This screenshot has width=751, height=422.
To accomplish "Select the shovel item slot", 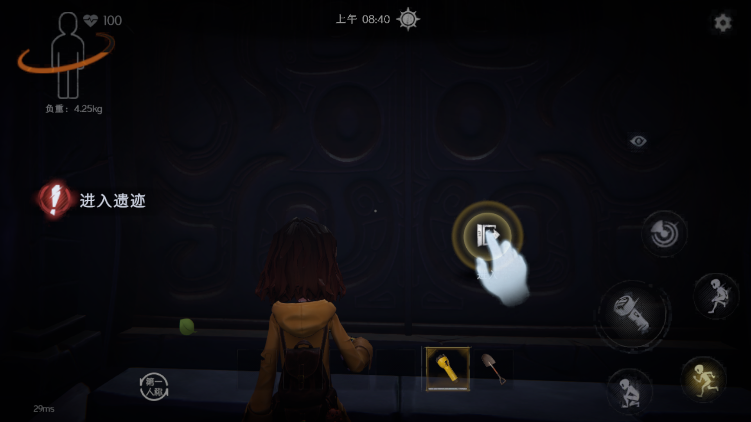I will pos(493,367).
